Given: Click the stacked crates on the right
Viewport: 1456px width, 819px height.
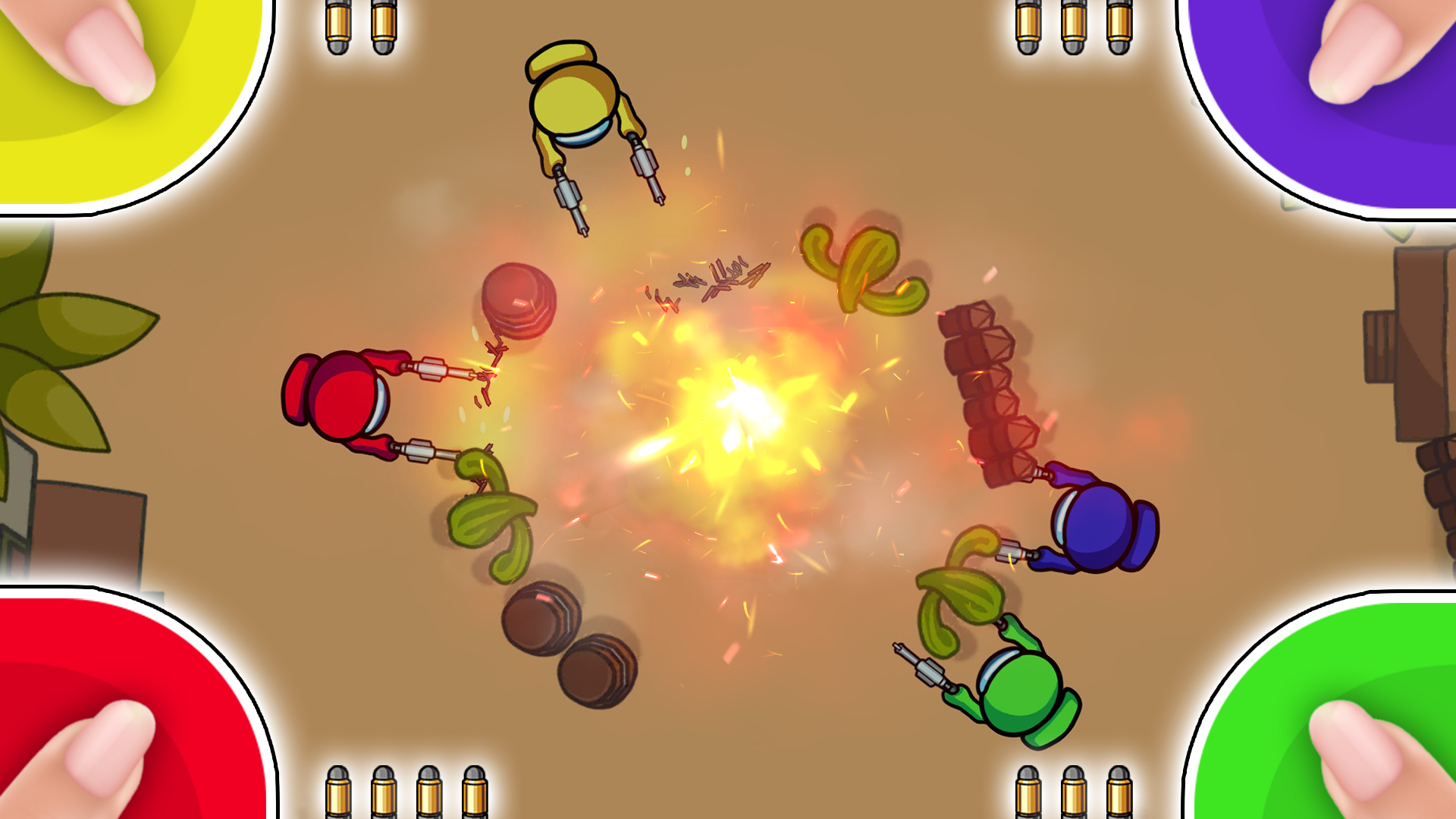Looking at the screenshot, I should click(982, 387).
